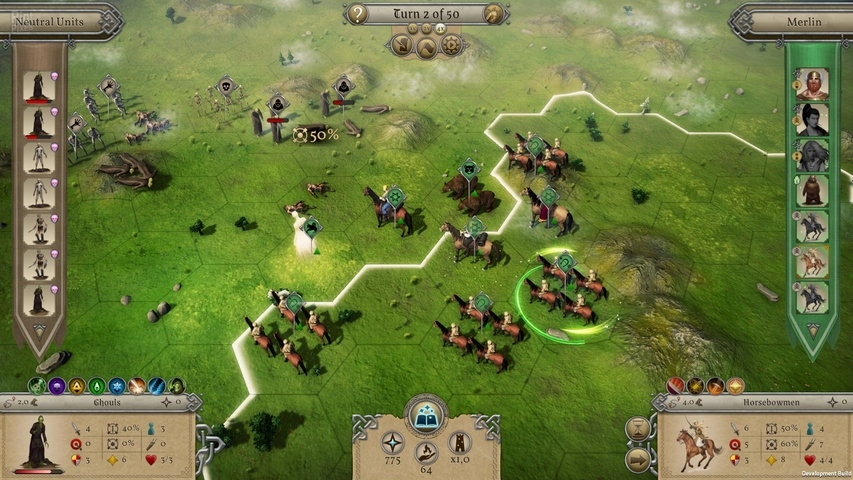Screen dimensions: 853x480
Task: Select the dark-haired hero portrait
Action: (812, 120)
